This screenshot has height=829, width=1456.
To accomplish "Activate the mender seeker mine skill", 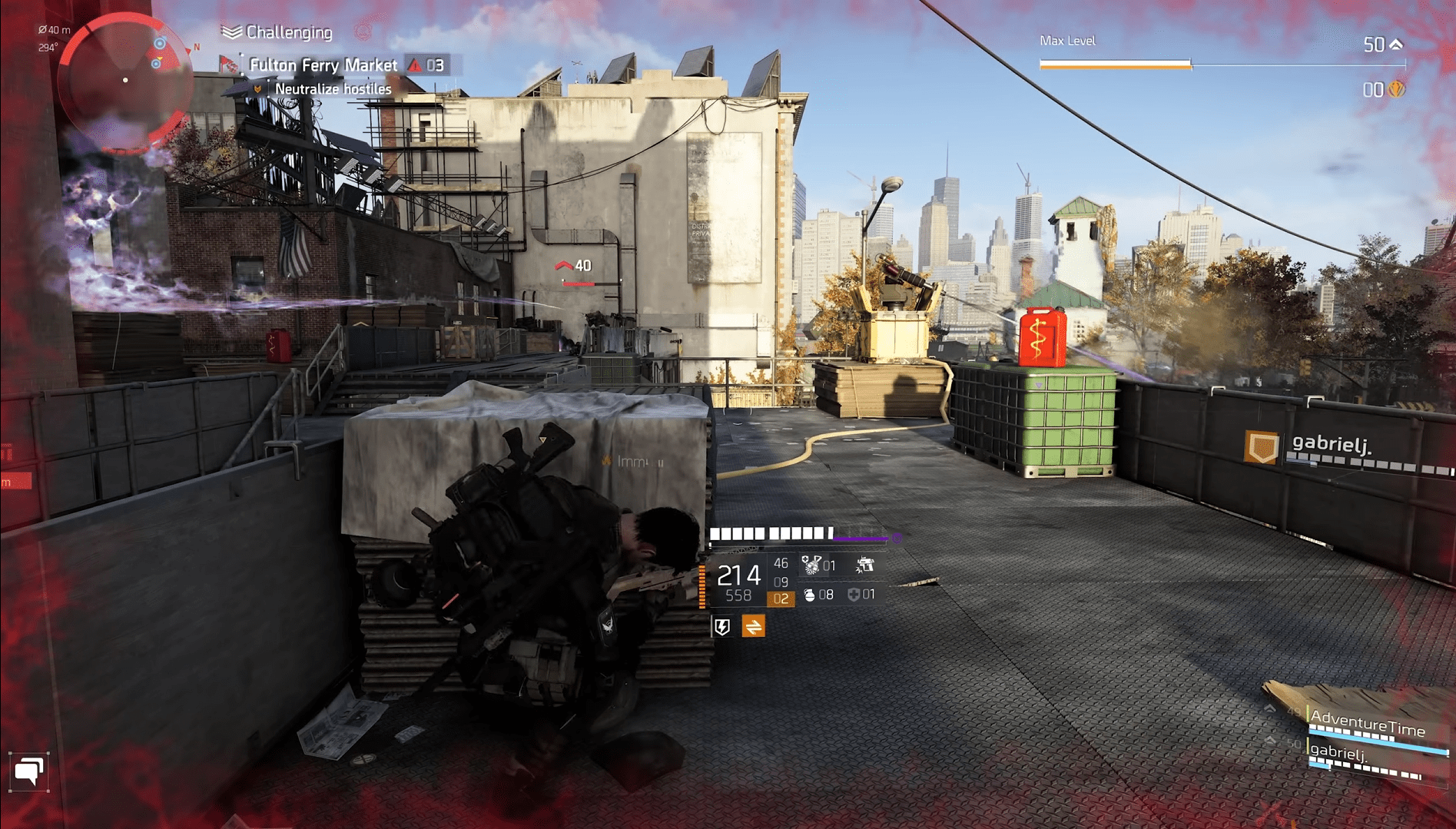I will click(811, 566).
